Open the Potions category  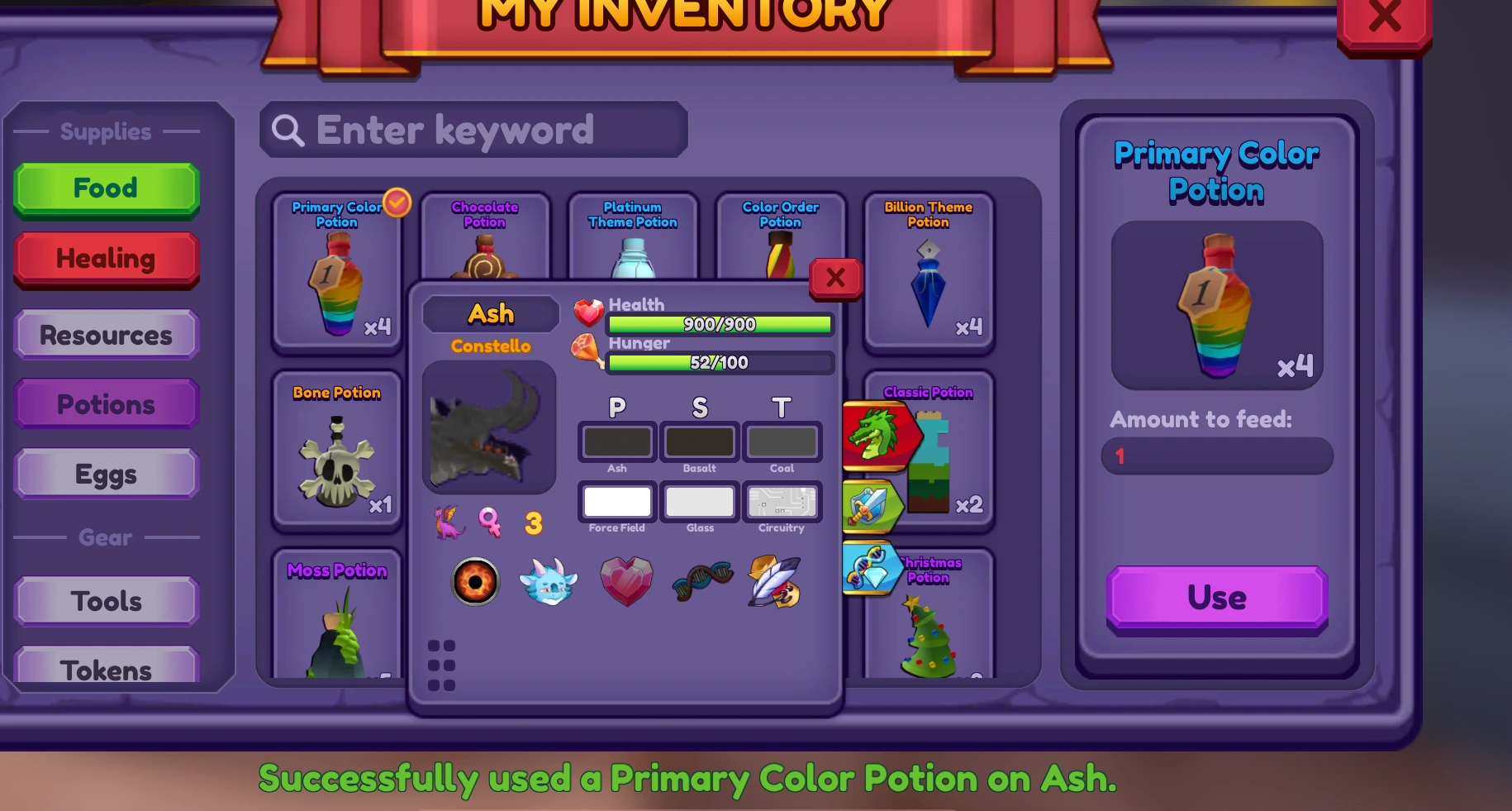tap(106, 404)
